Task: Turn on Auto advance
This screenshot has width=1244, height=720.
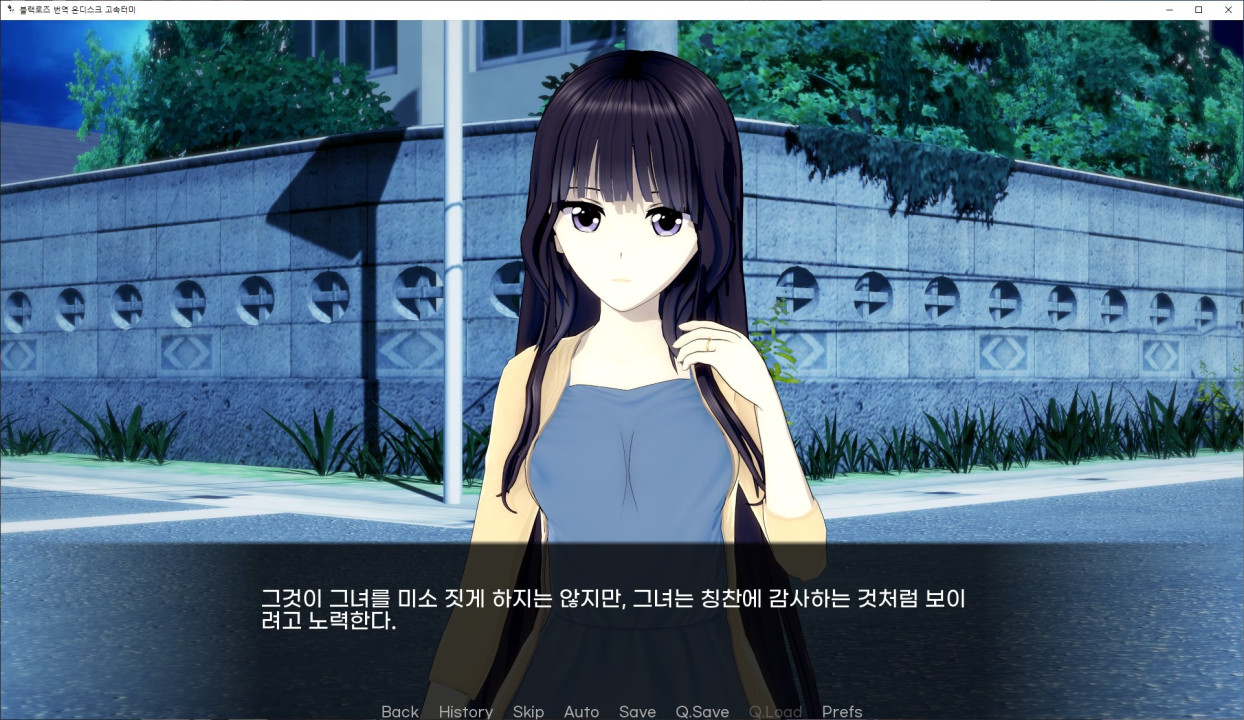Action: click(x=581, y=711)
